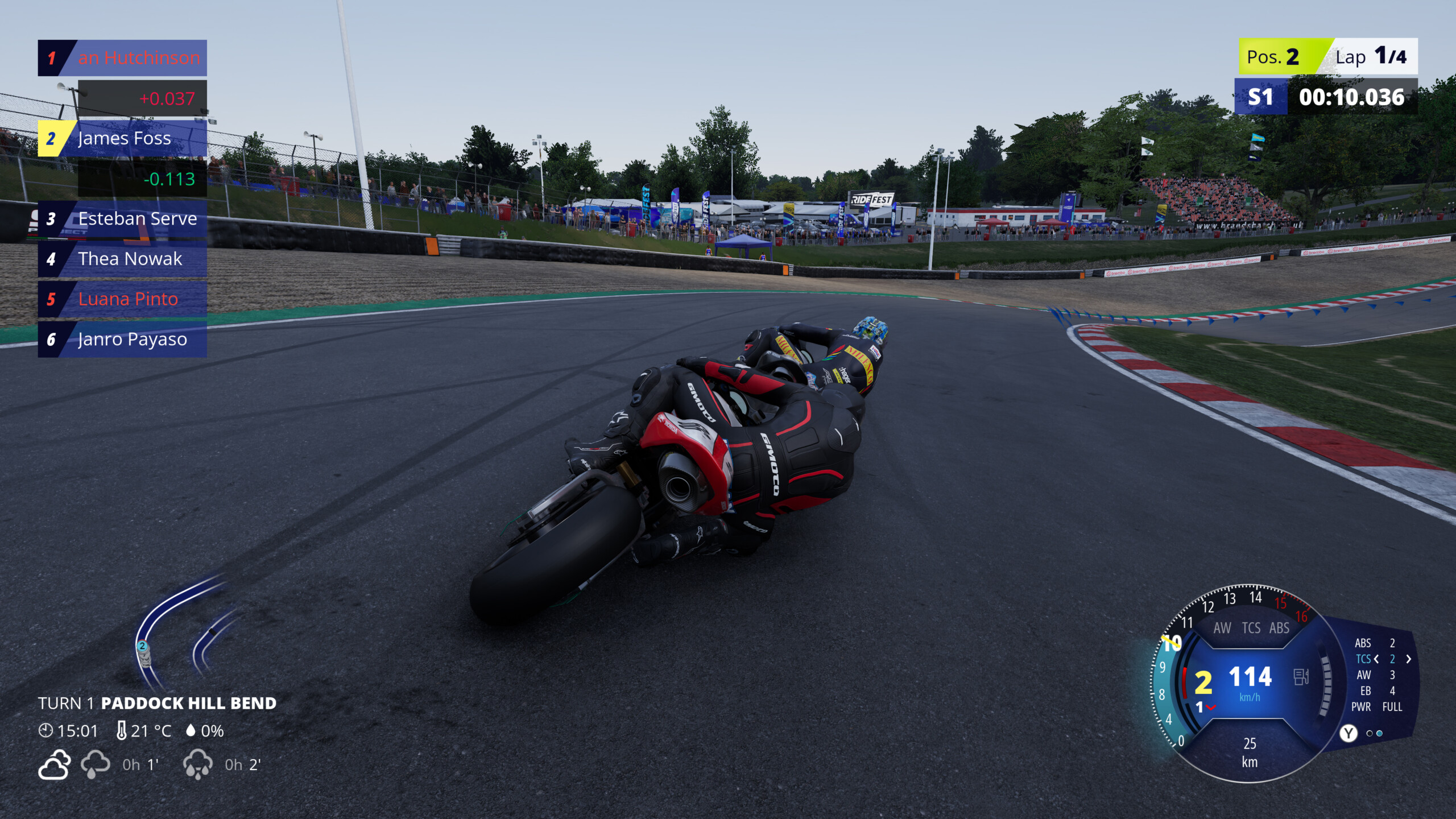Click the heavy rain icon labeled 0h 2'

[x=198, y=764]
